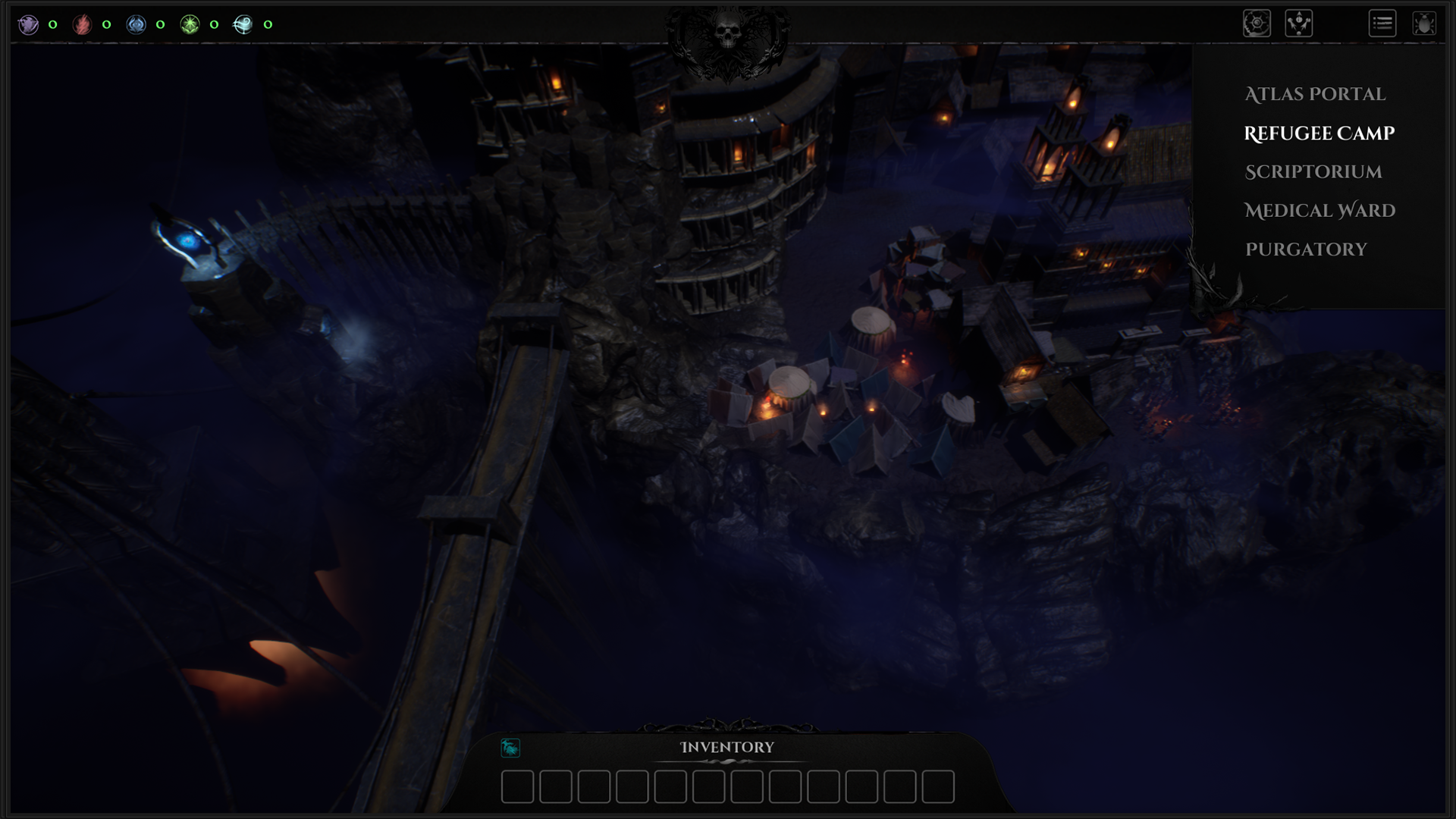Select the teal item icon above the inventory

512,748
